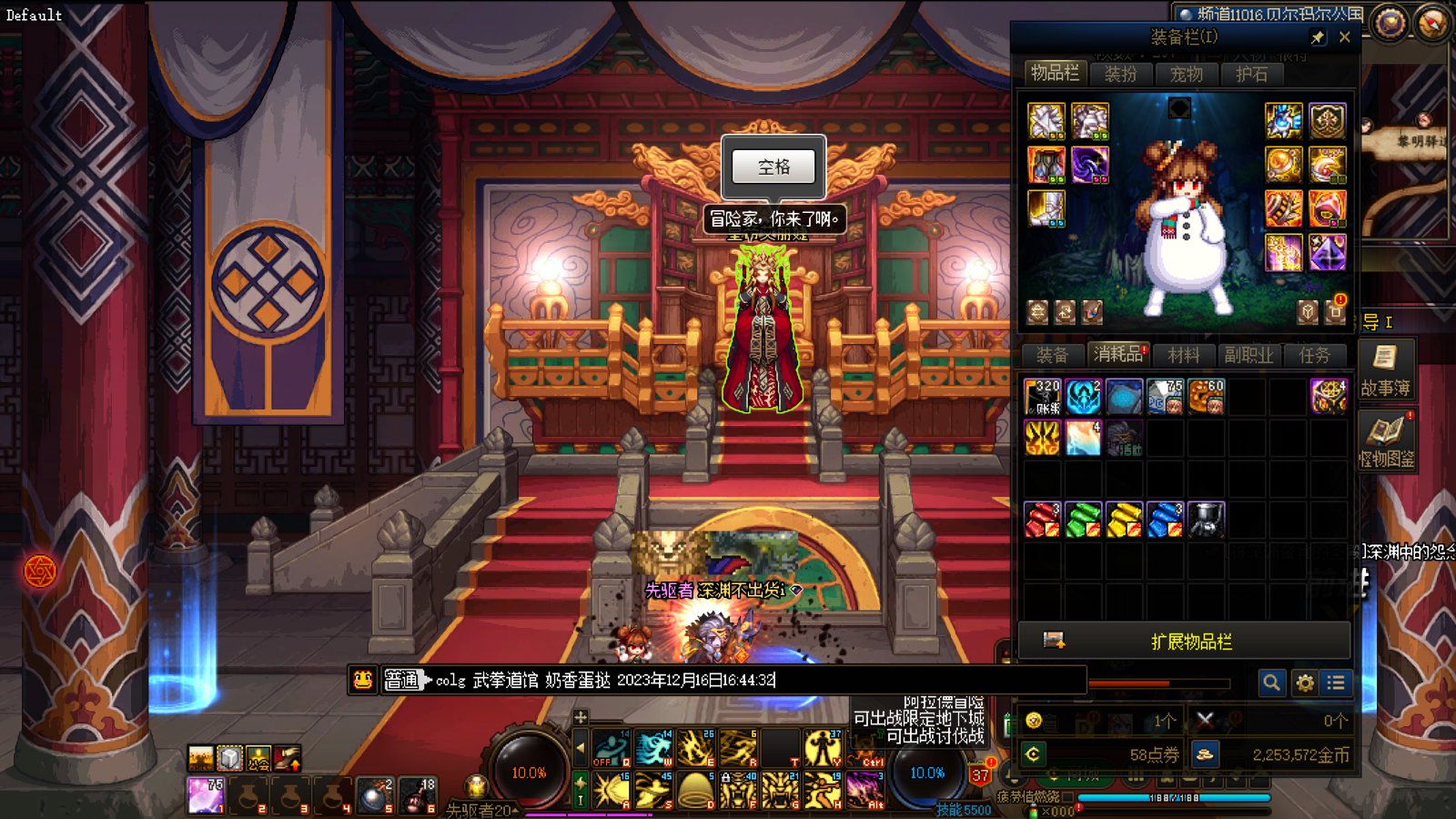Close the 装备栏 inventory window
Image resolution: width=1456 pixels, height=819 pixels.
click(1344, 37)
